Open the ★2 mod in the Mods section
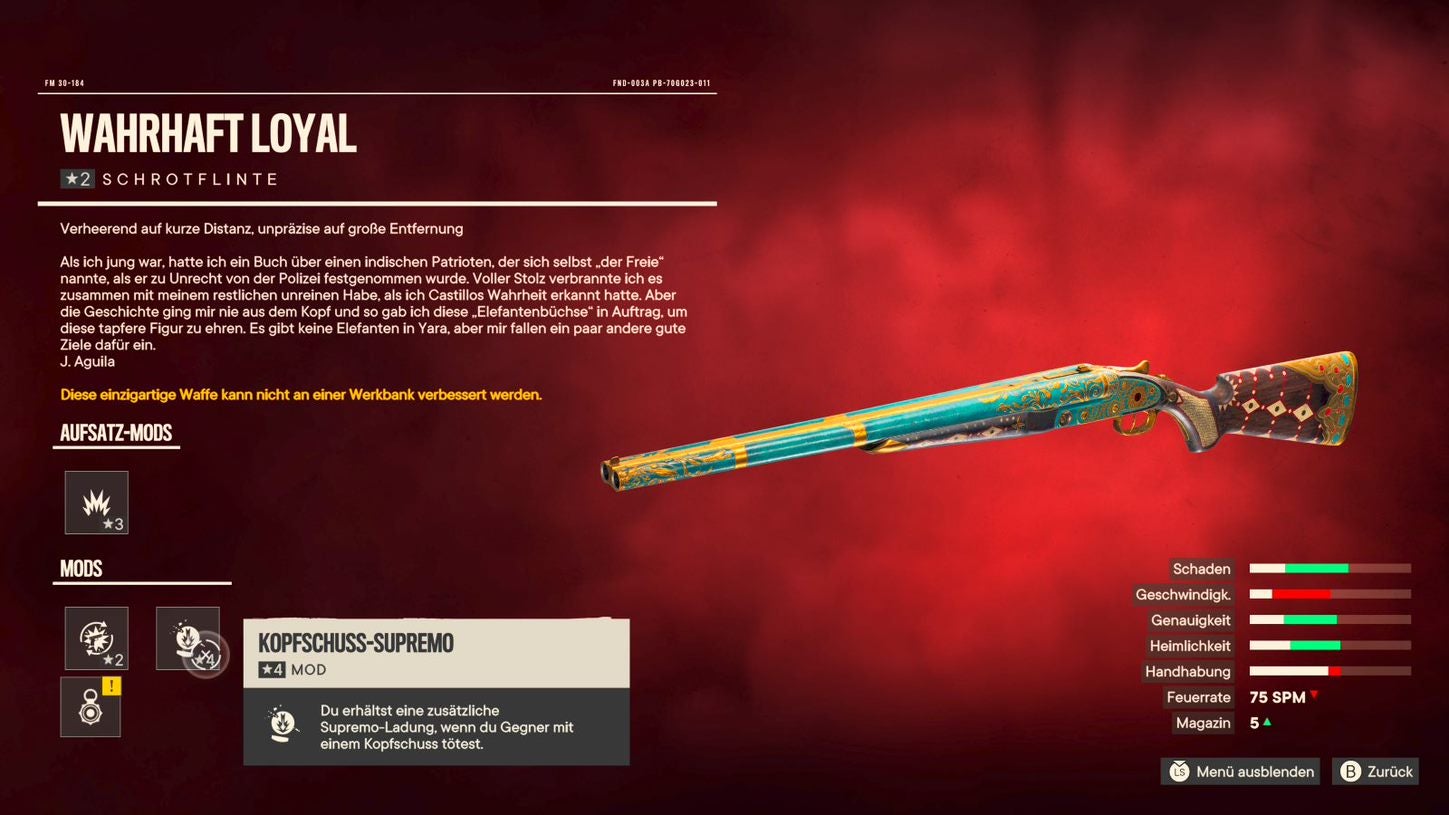This screenshot has width=1449, height=815. point(95,638)
